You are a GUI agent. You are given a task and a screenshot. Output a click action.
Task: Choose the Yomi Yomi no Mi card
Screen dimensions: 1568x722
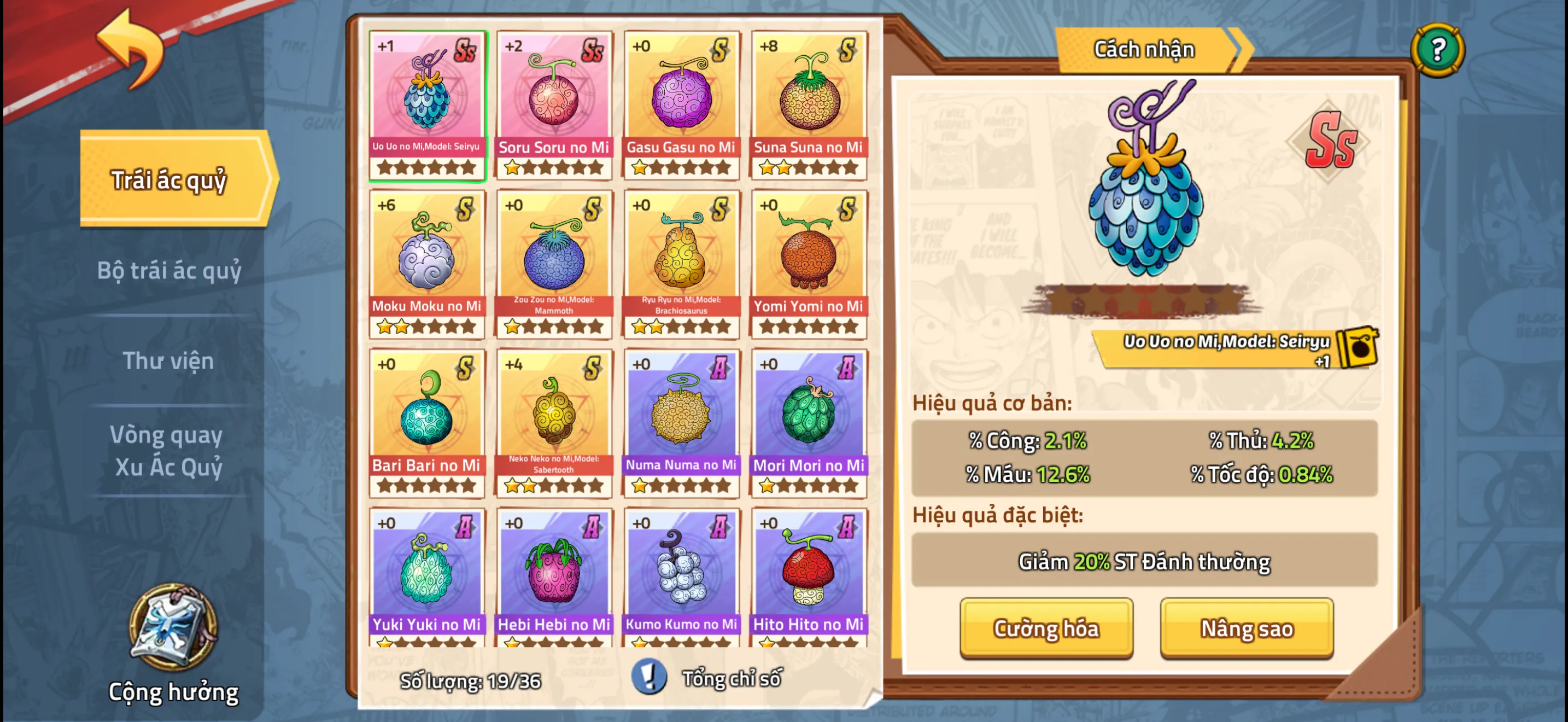pos(809,264)
